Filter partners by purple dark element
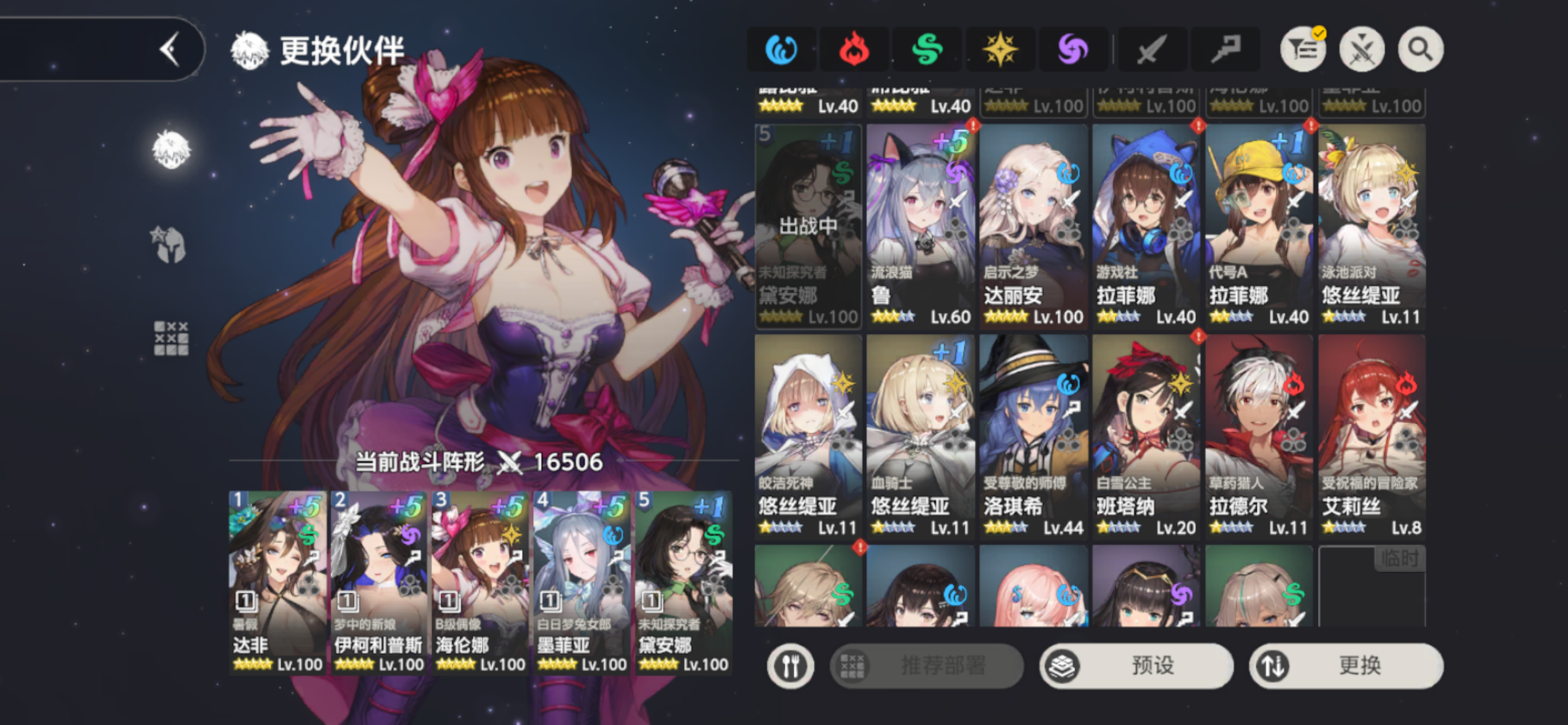 click(x=1073, y=50)
